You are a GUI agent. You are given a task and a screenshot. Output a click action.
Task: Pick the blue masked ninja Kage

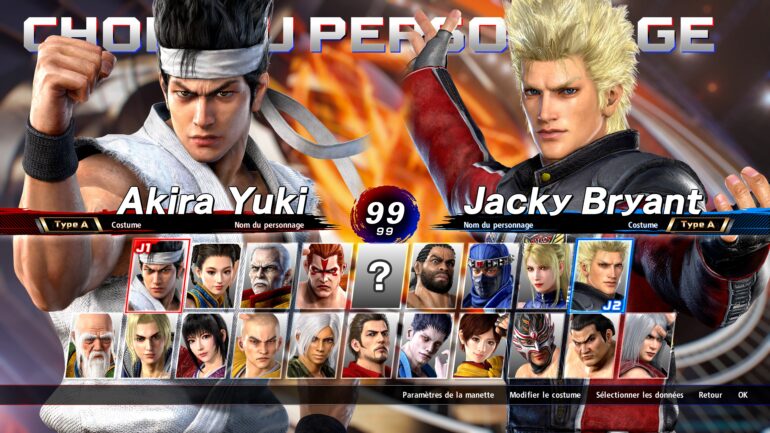pyautogui.click(x=490, y=275)
